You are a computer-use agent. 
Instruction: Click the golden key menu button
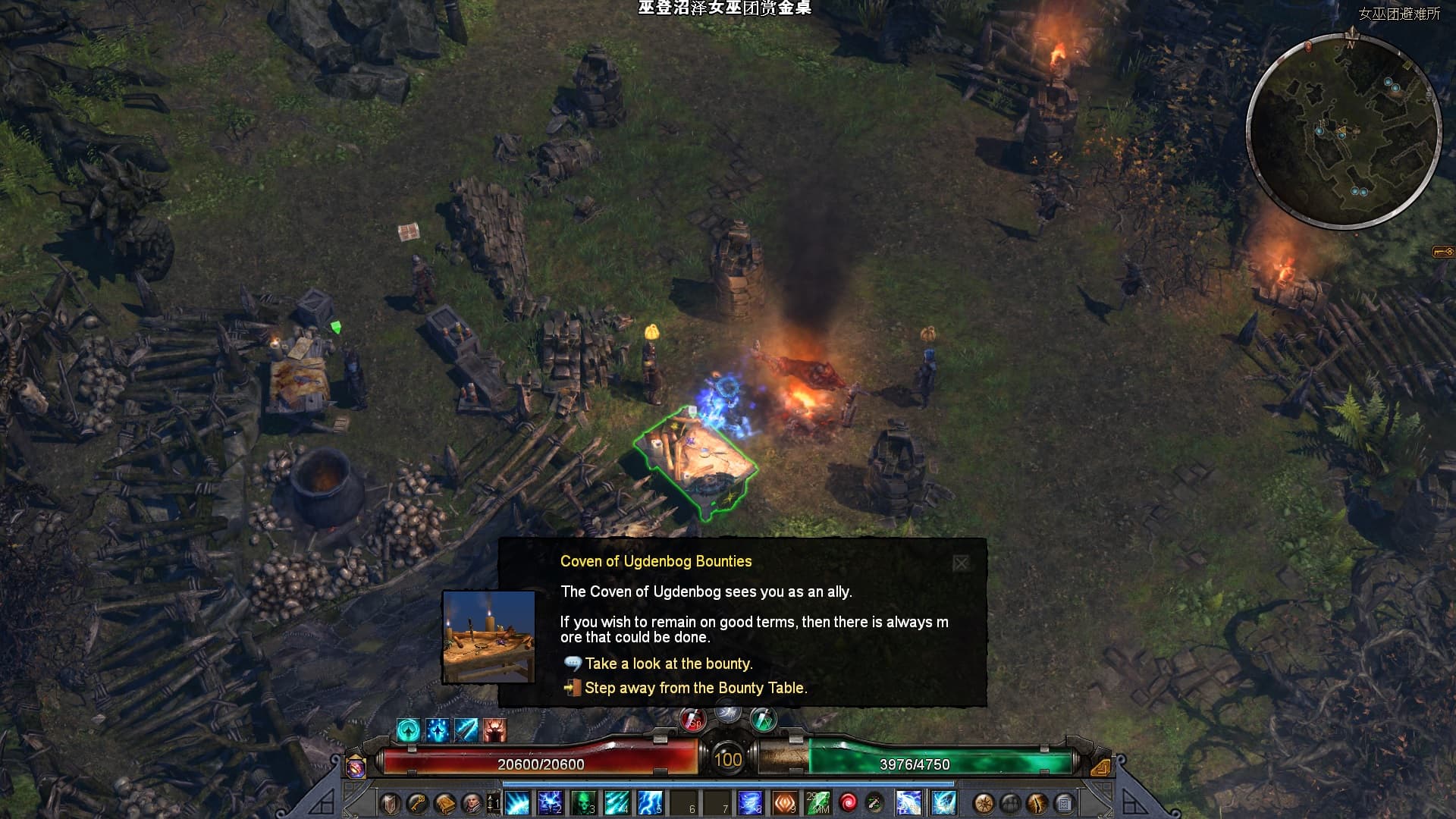417,803
